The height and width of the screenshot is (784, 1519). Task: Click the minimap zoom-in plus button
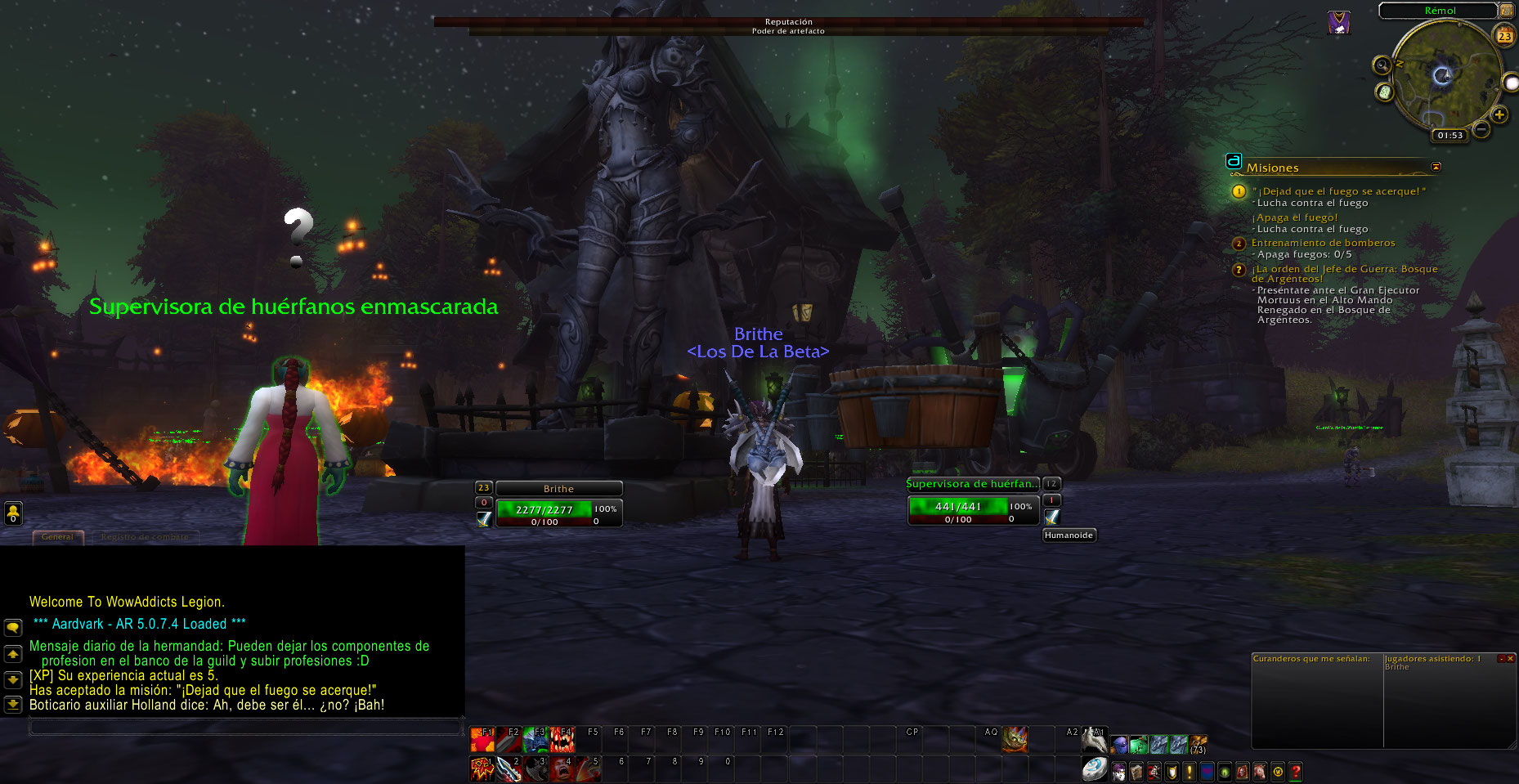pos(1499,115)
